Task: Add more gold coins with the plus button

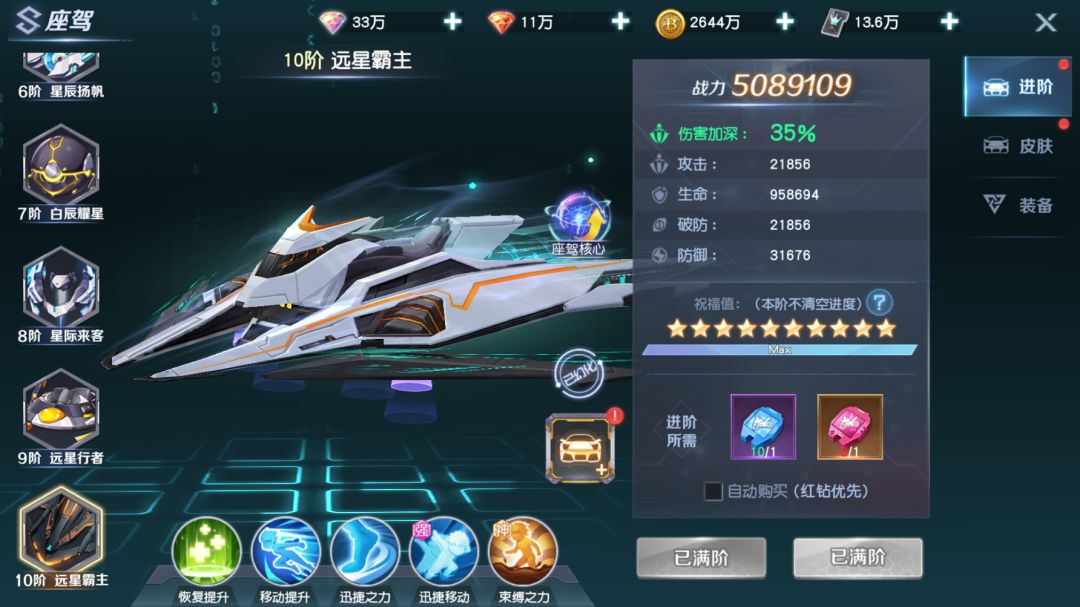Action: (785, 22)
